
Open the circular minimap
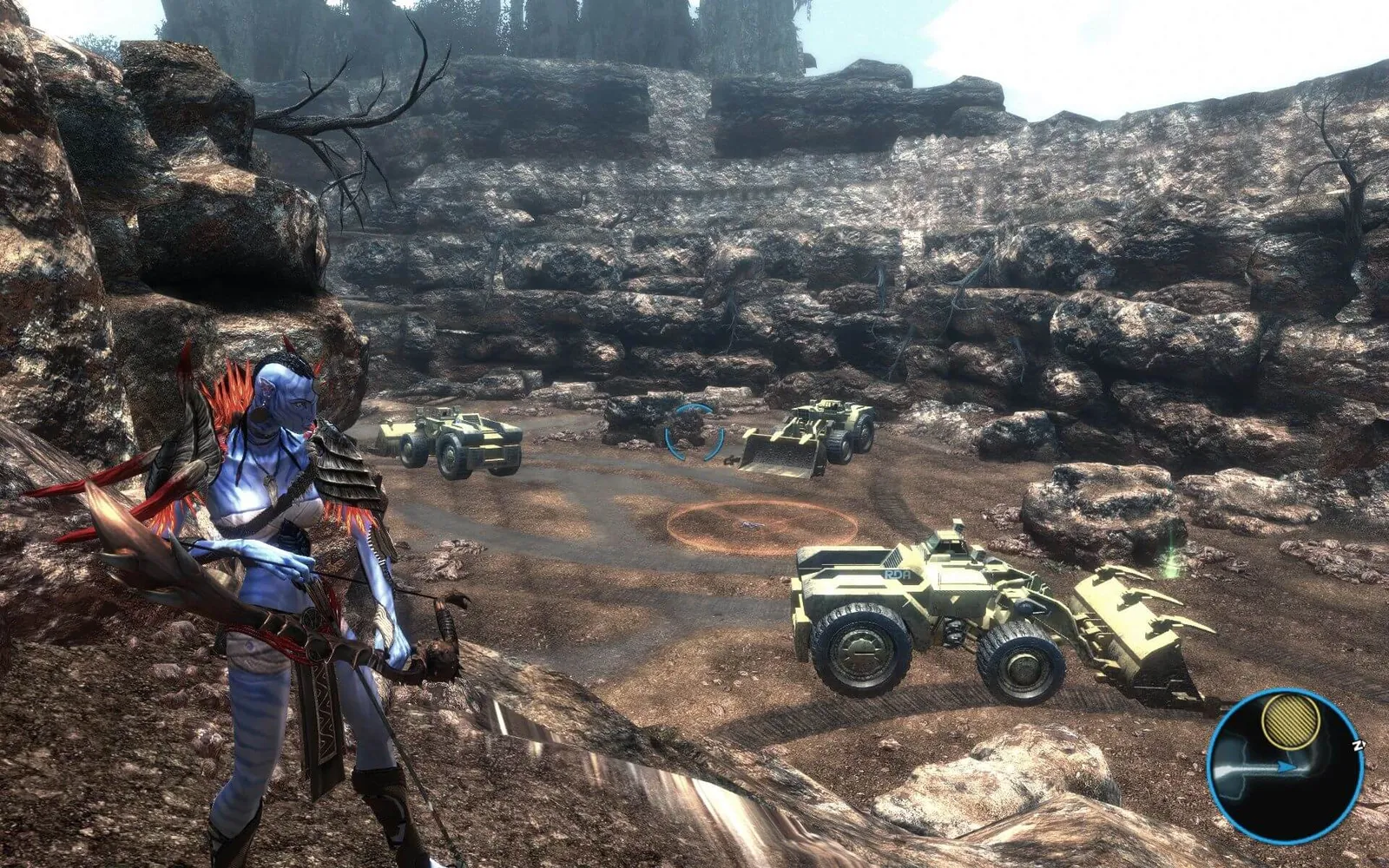(x=1284, y=766)
